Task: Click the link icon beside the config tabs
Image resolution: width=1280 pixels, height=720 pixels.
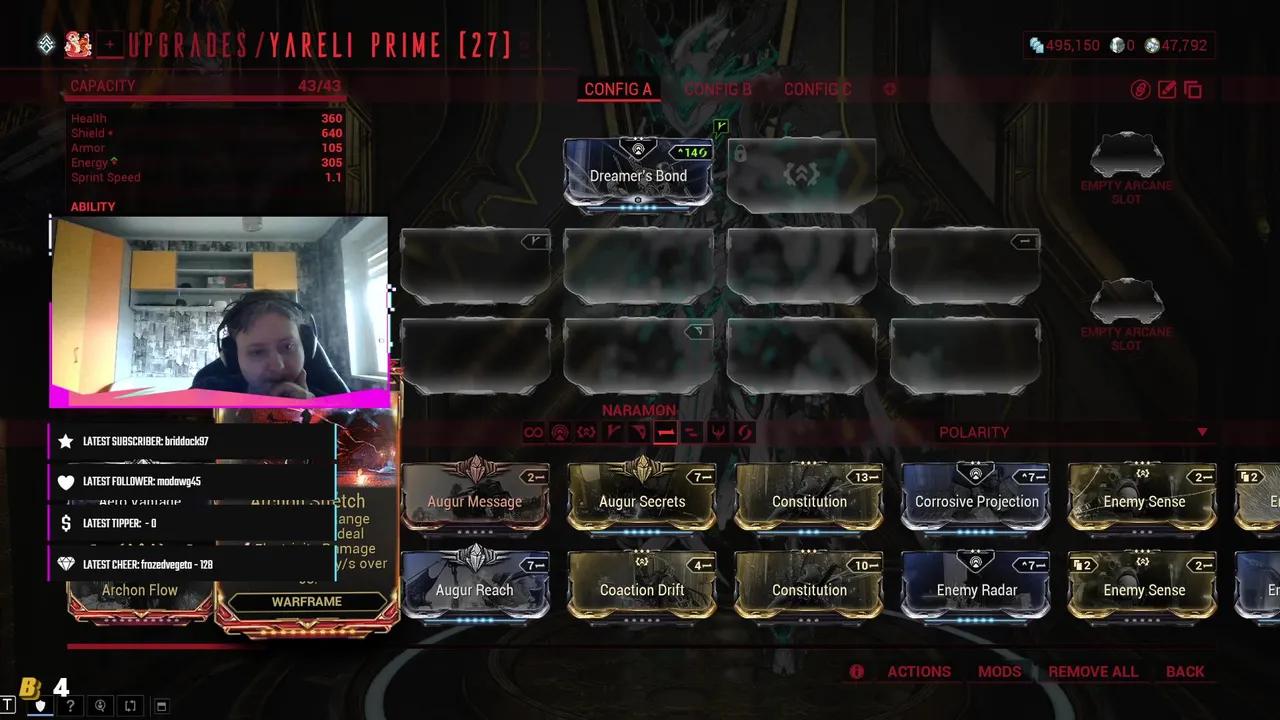Action: click(1140, 90)
